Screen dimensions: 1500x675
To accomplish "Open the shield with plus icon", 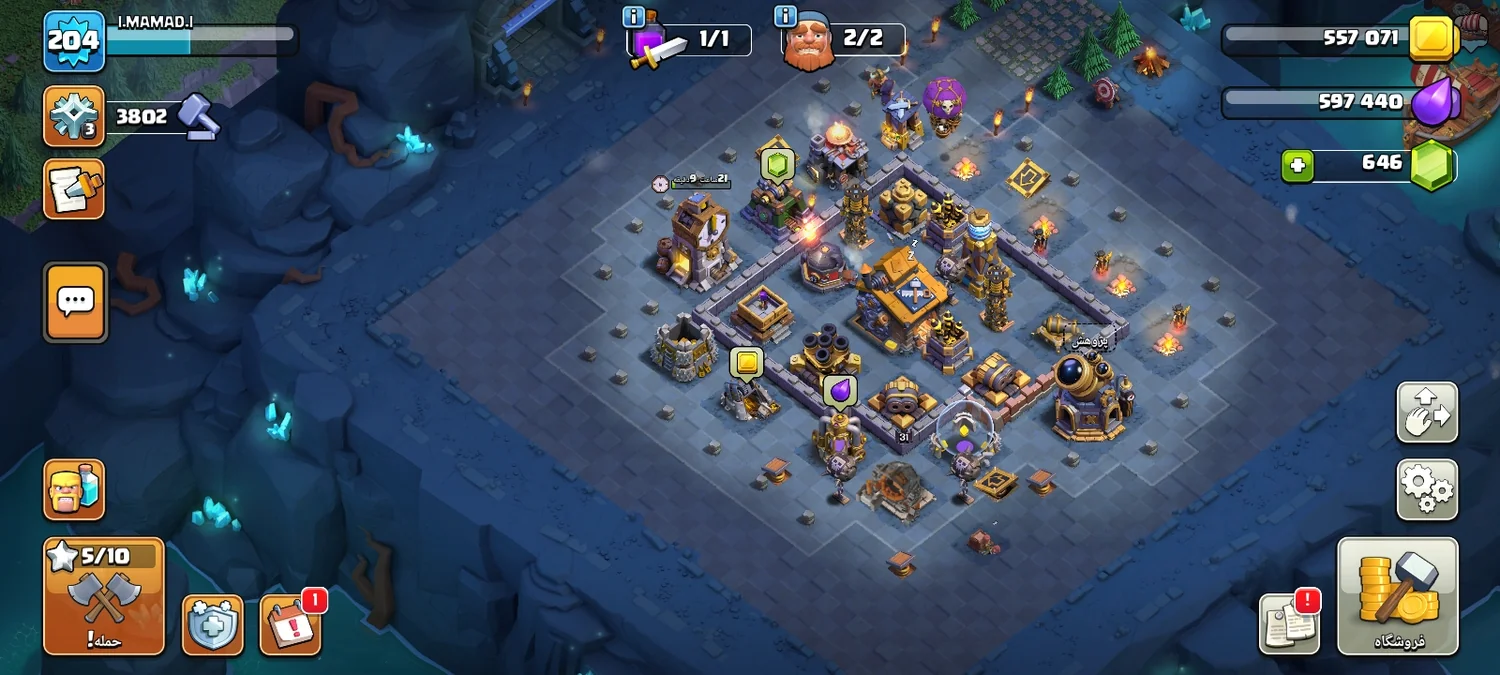I will [x=212, y=626].
